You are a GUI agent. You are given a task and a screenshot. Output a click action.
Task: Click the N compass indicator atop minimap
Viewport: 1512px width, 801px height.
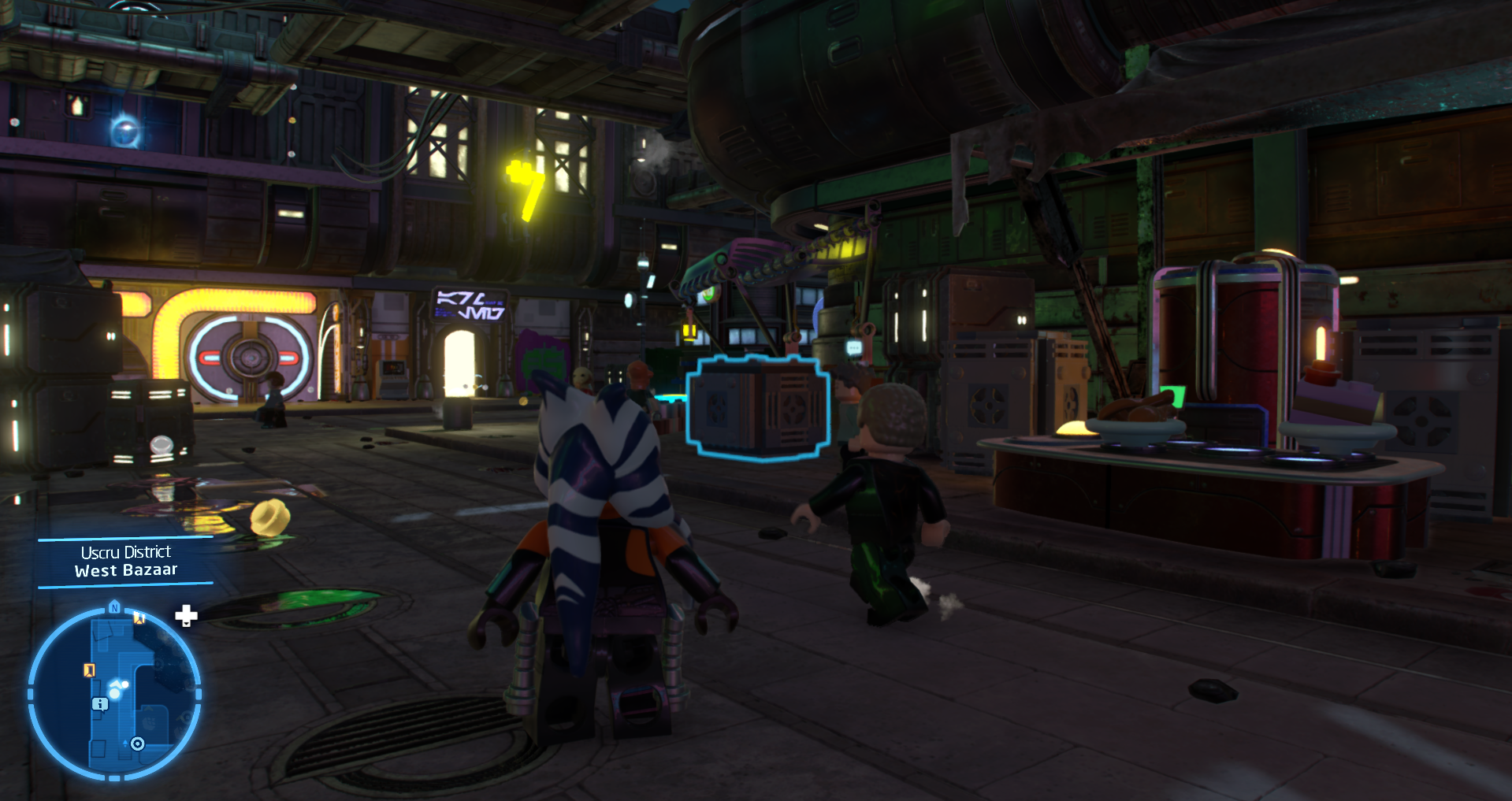114,607
